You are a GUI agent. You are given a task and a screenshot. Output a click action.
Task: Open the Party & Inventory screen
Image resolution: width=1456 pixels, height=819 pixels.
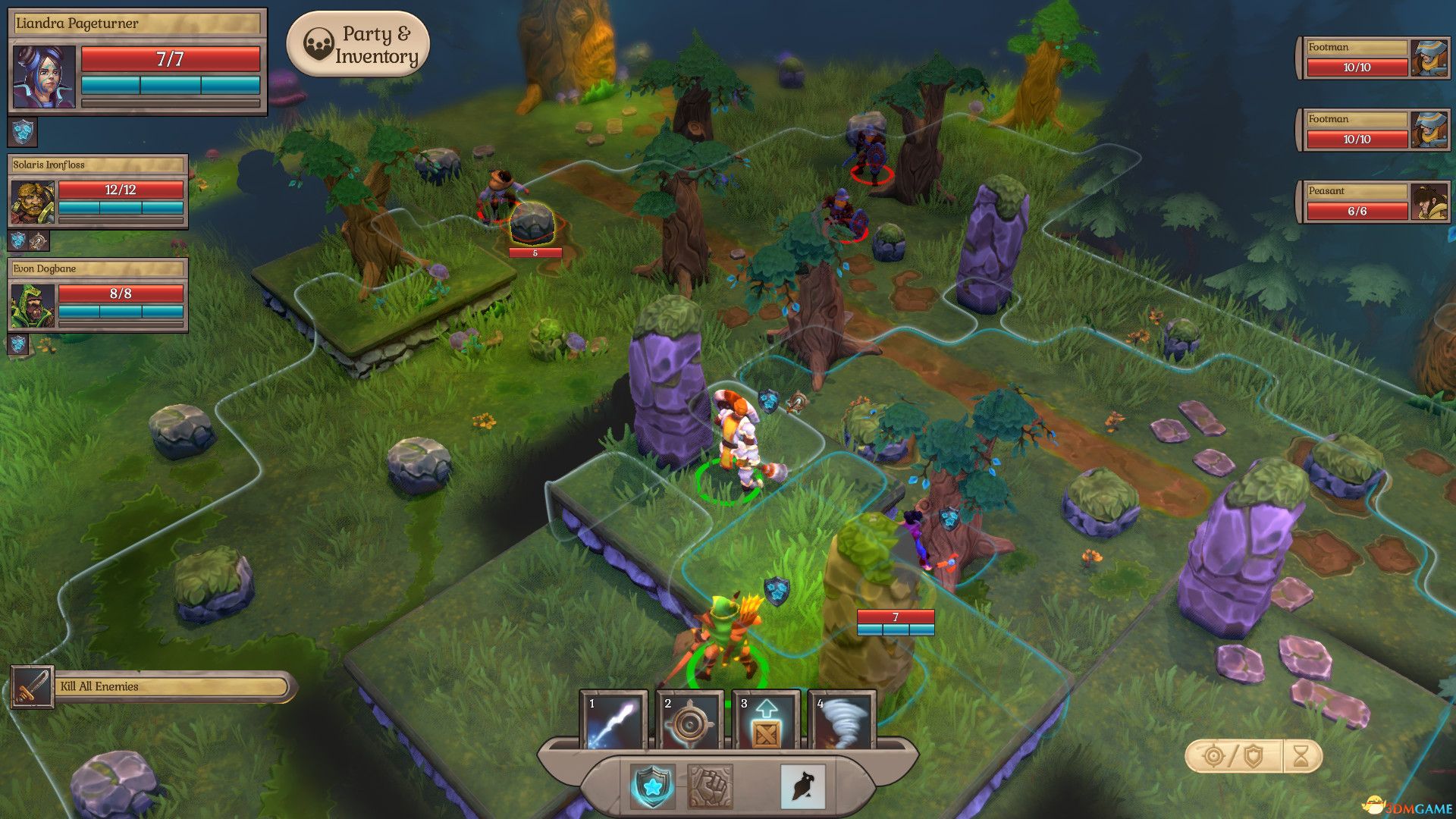point(358,45)
